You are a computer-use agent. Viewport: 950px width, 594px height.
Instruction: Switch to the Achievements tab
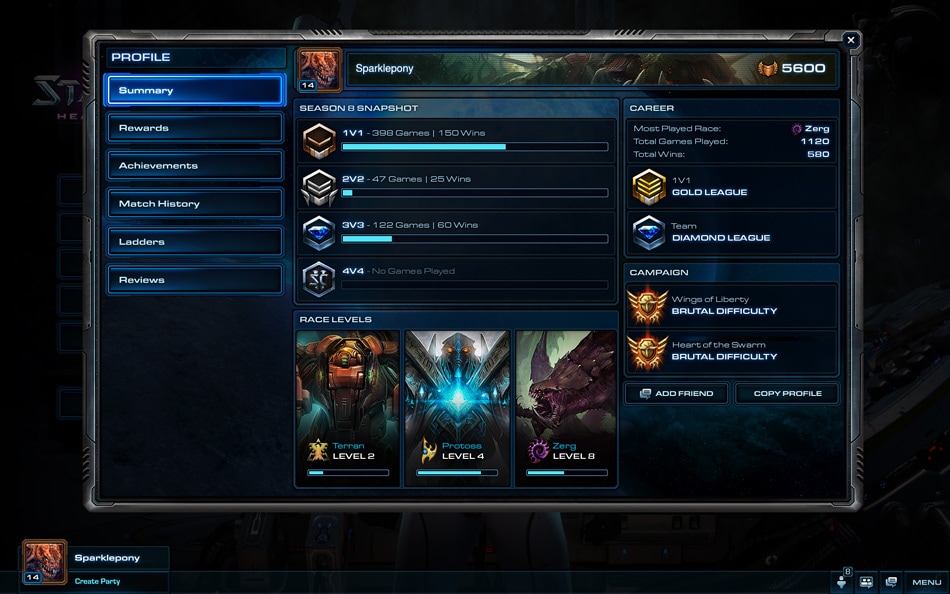coord(195,166)
